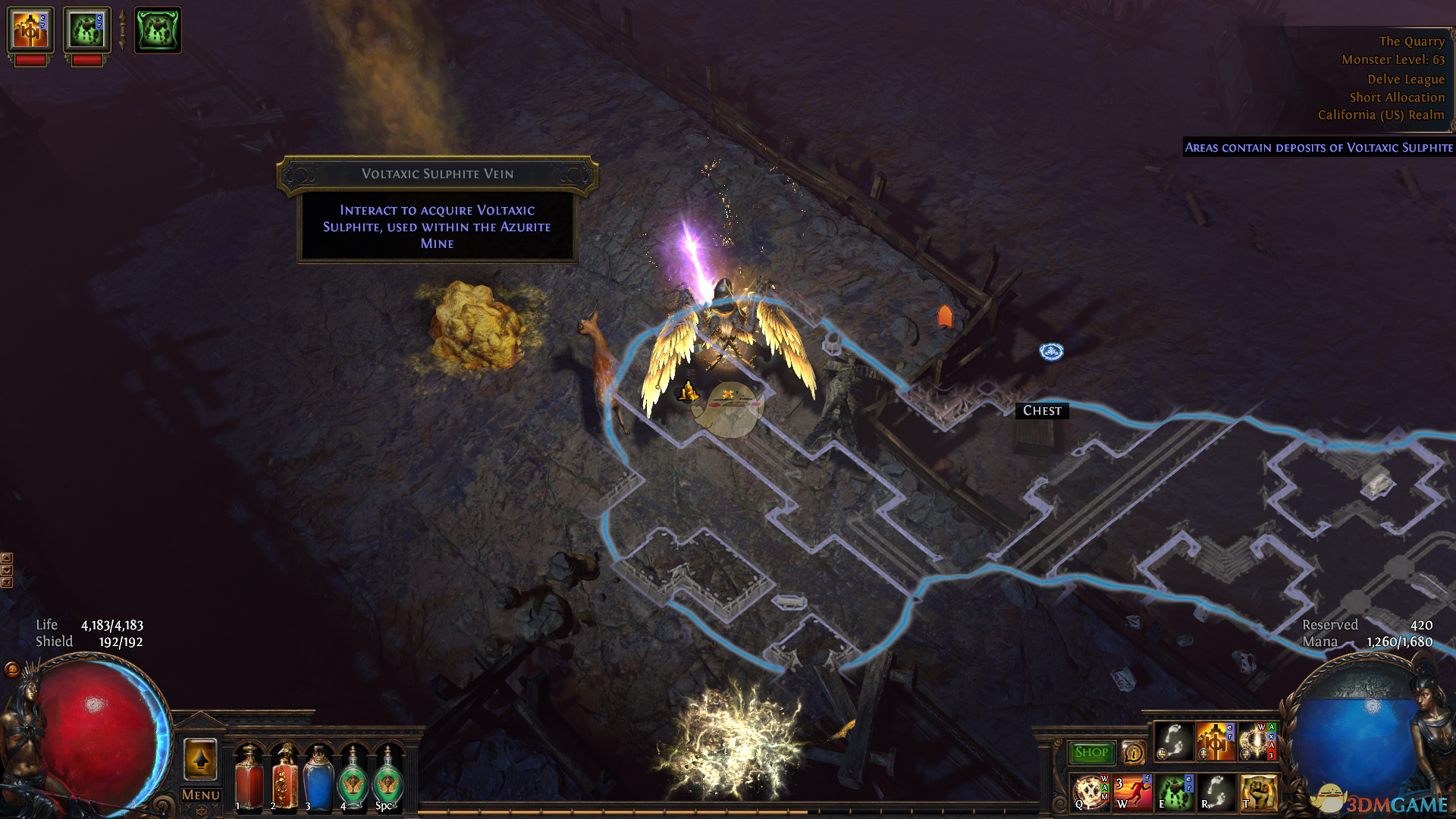Select the orange cross totem skill in skill bar
1456x819 pixels.
pos(1216,741)
